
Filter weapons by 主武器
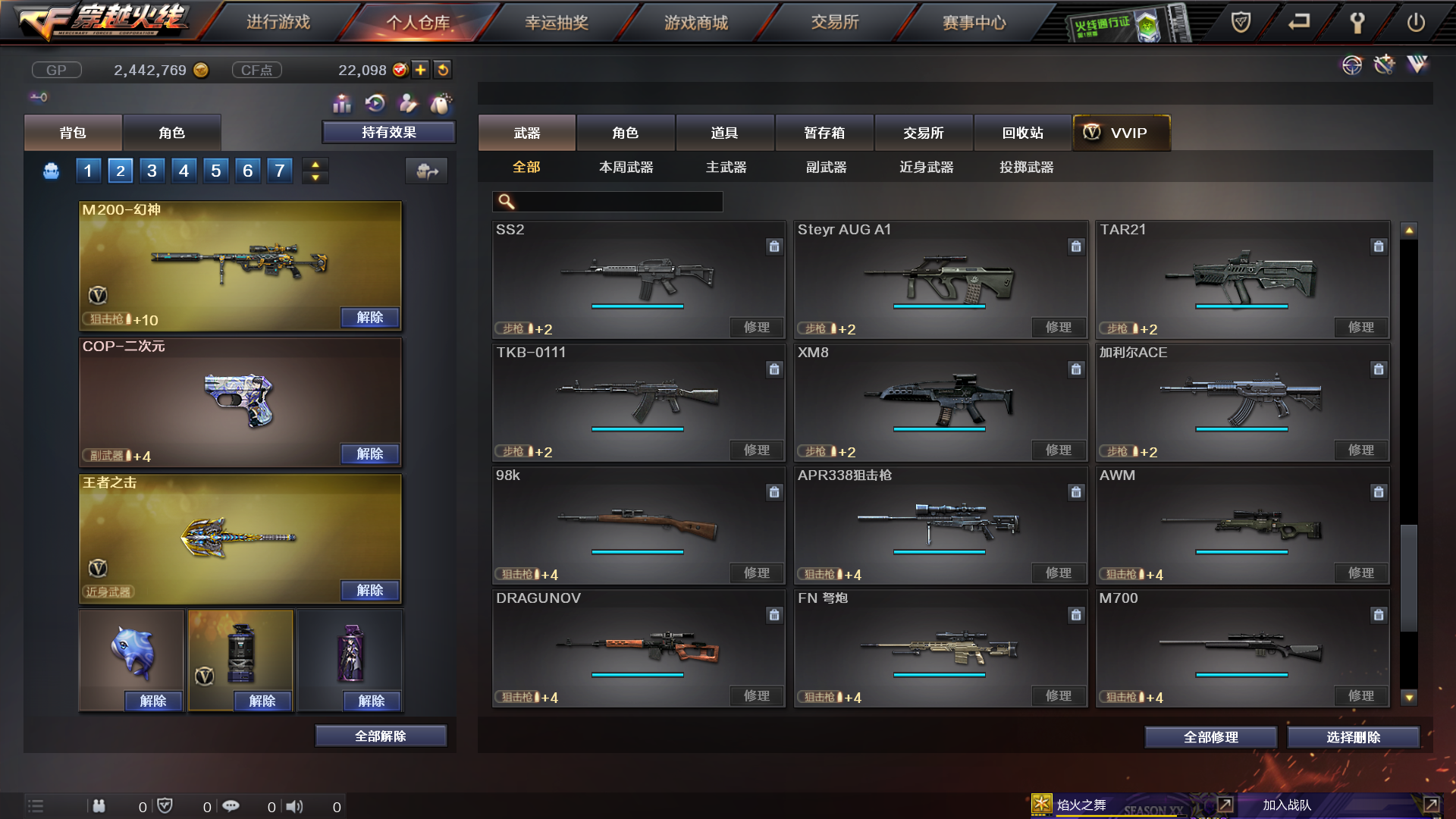pyautogui.click(x=726, y=167)
